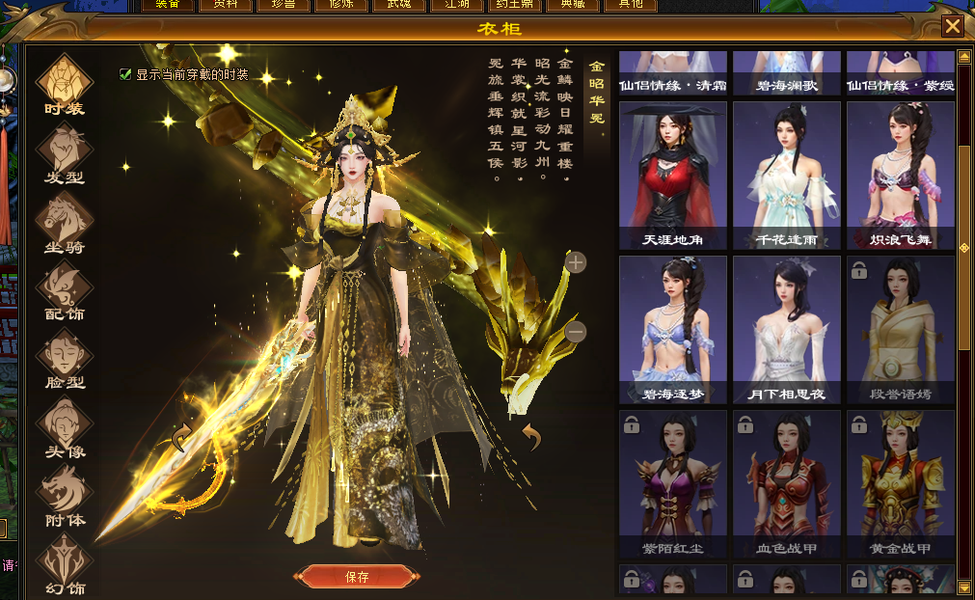The width and height of the screenshot is (975, 600).
Task: Select the 碧海逐梦 outfit thumbnail
Action: click(673, 329)
